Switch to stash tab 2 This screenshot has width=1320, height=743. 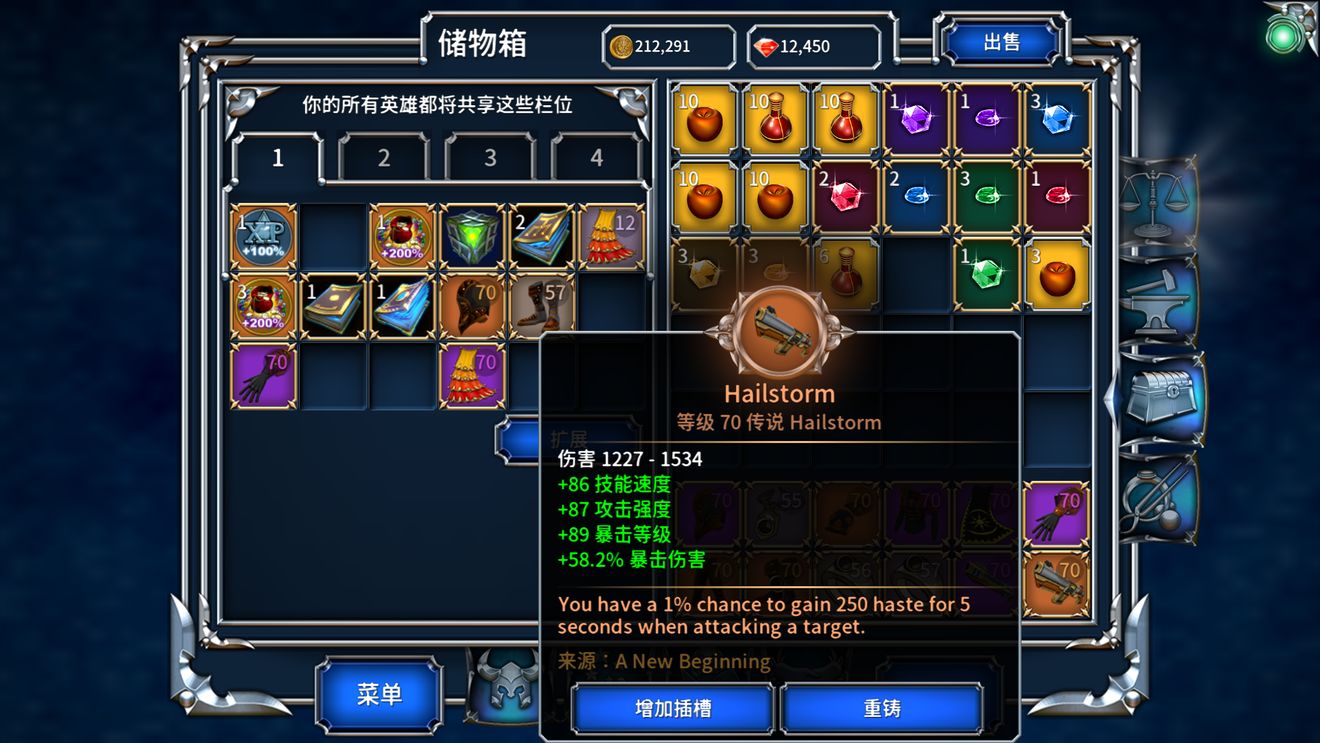pyautogui.click(x=384, y=158)
